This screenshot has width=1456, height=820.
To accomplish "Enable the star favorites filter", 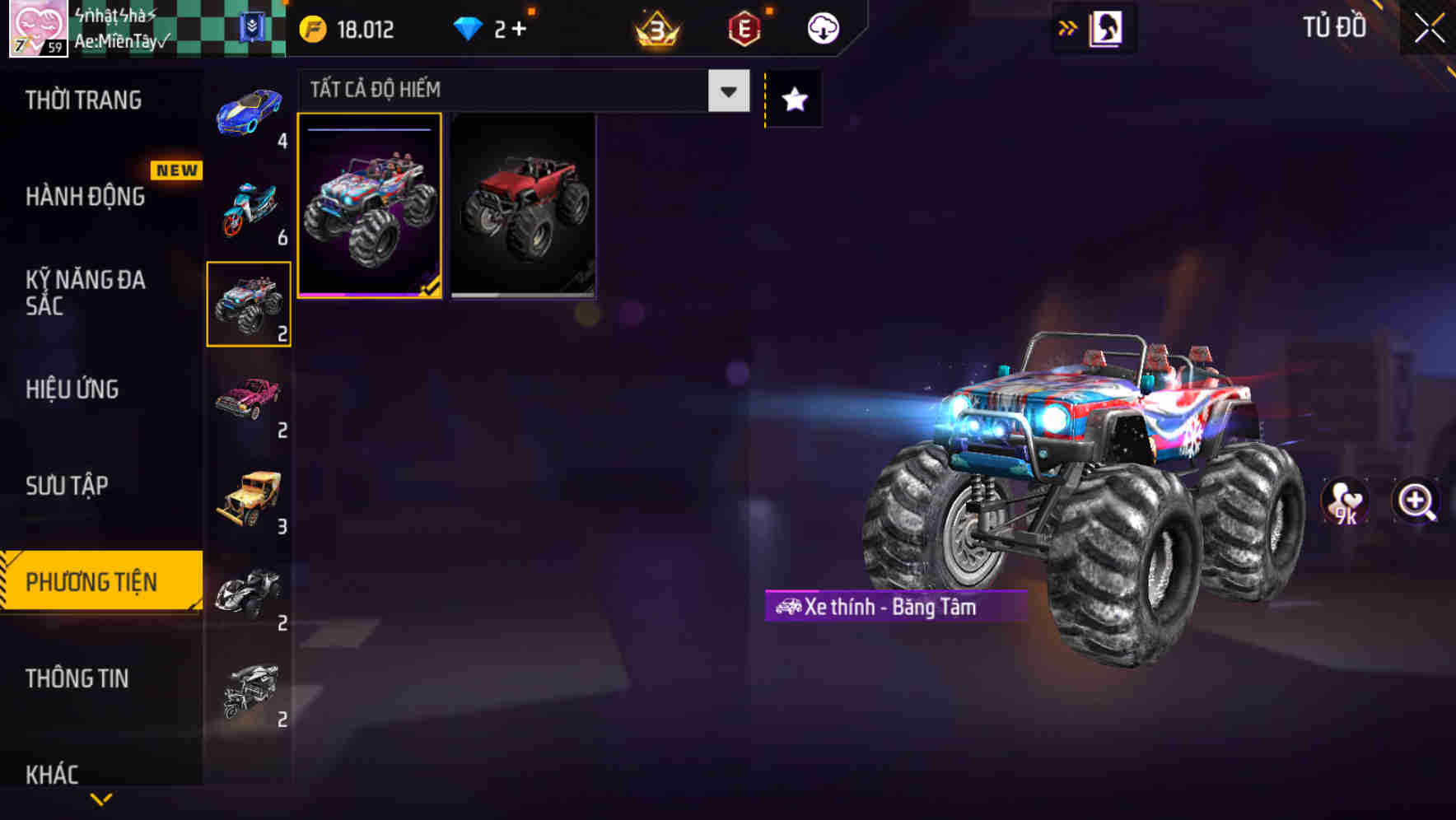I will pyautogui.click(x=793, y=100).
